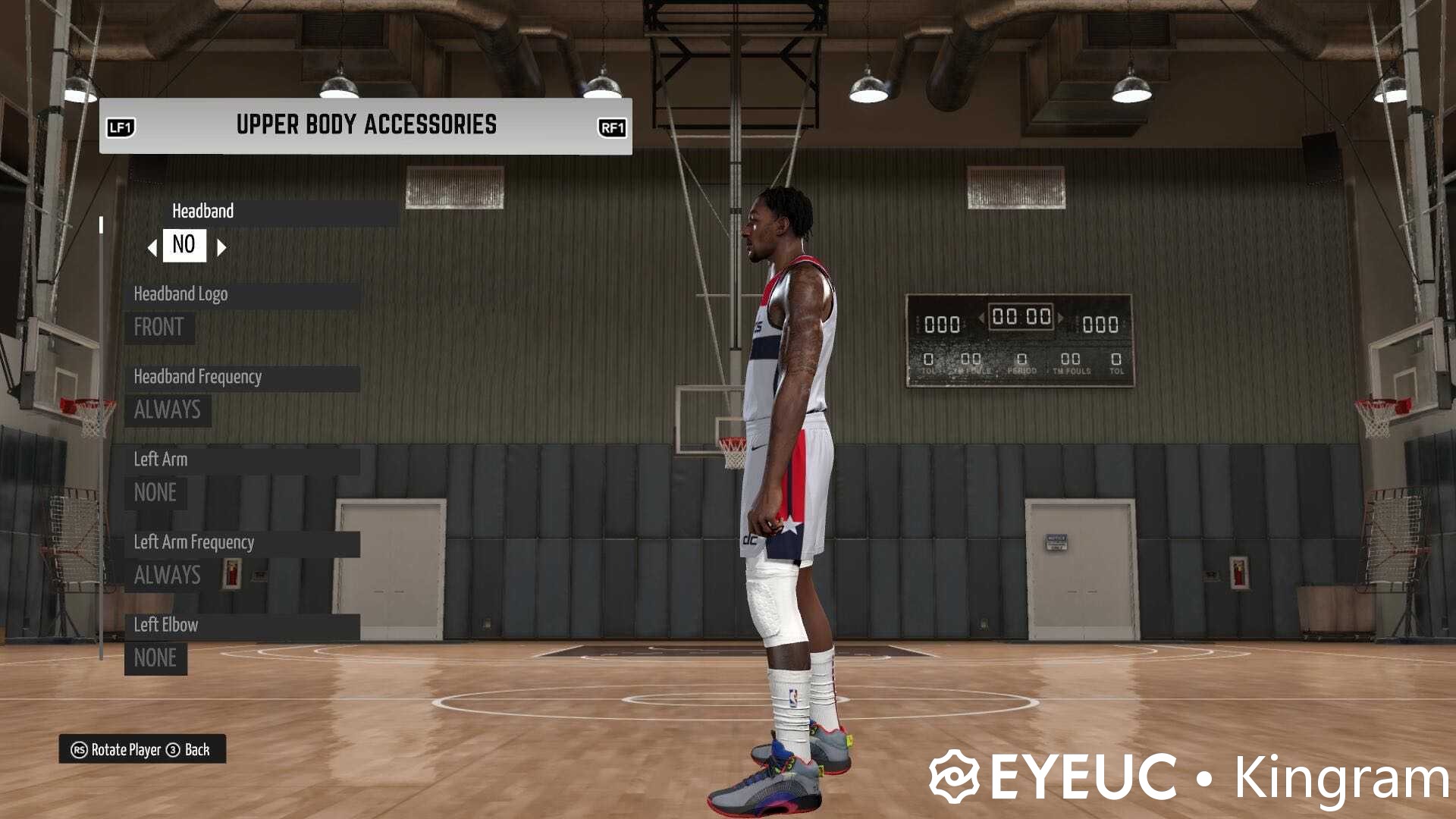The height and width of the screenshot is (819, 1456).
Task: Click the Upper Body Accessories category header
Action: 366,125
